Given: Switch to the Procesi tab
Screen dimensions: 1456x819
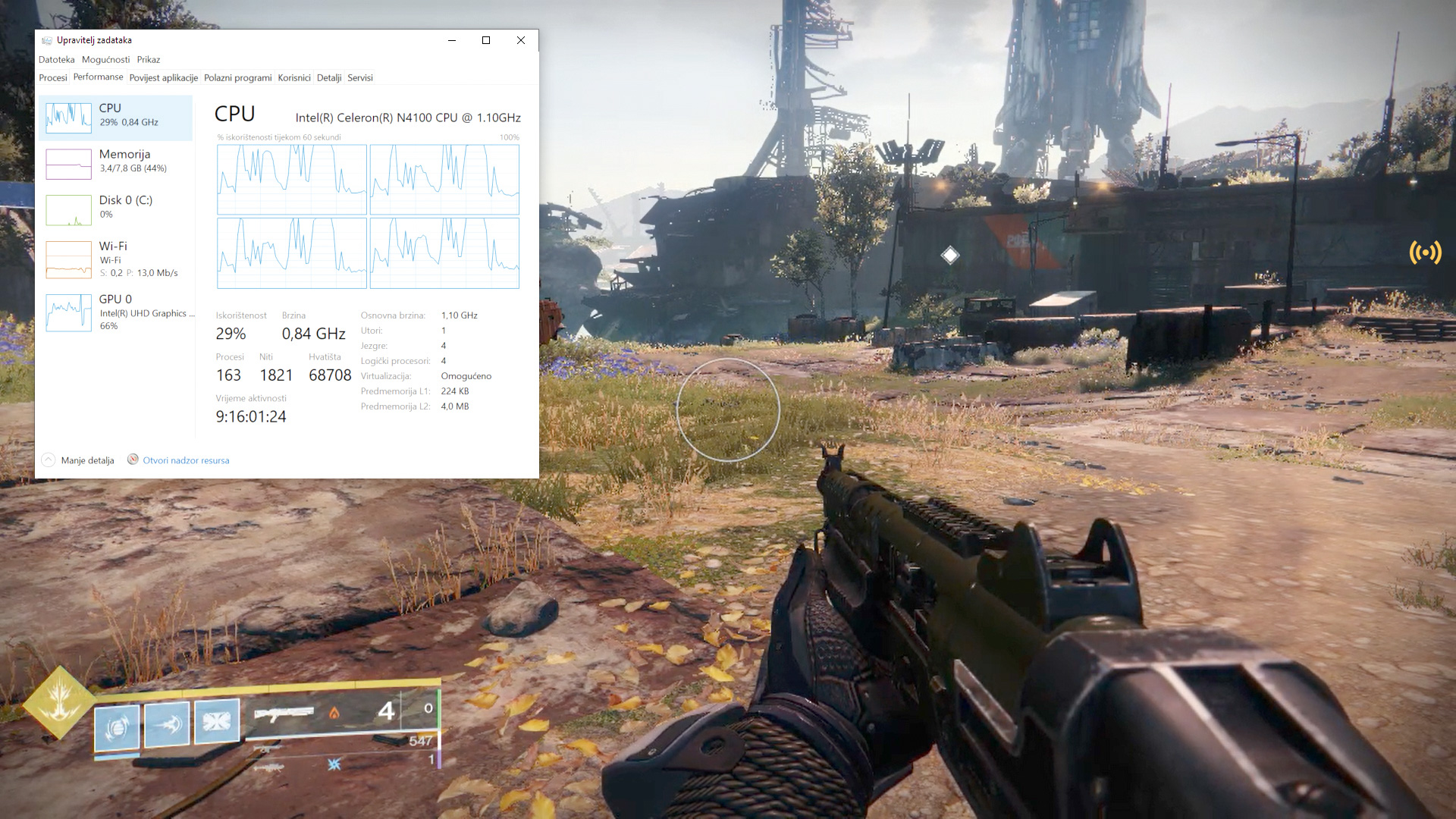Looking at the screenshot, I should pyautogui.click(x=53, y=78).
